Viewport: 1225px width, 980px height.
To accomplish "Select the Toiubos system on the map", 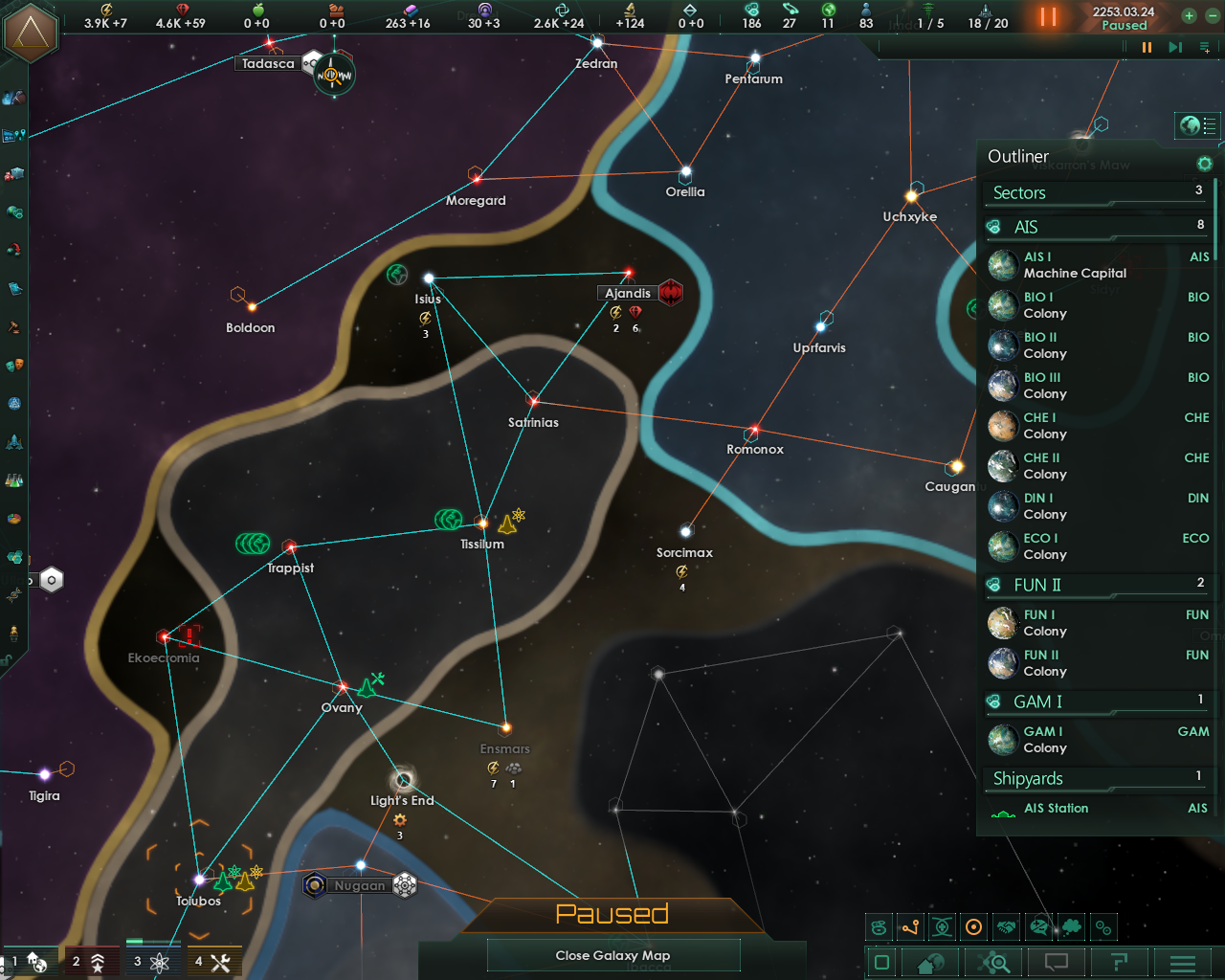I will click(199, 879).
